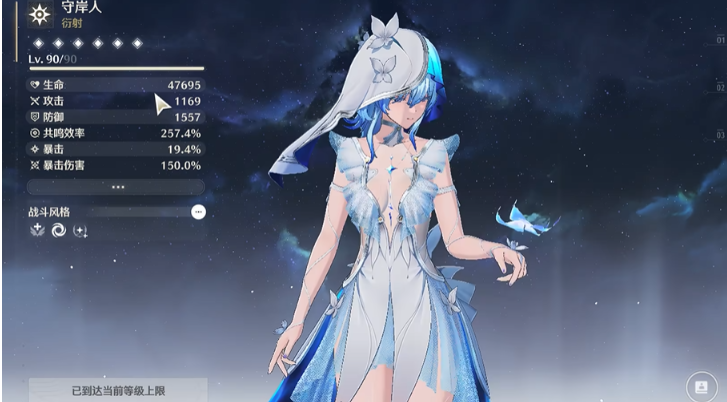Select the sparkle circle combat style icon

tap(81, 231)
